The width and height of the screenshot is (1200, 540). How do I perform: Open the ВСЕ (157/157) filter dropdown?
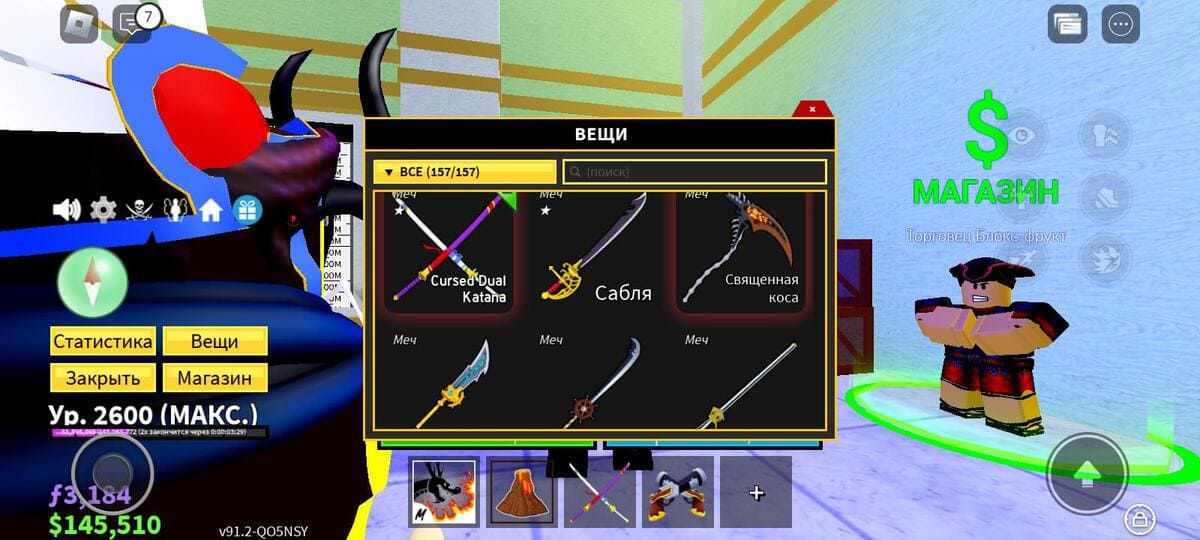tap(464, 172)
